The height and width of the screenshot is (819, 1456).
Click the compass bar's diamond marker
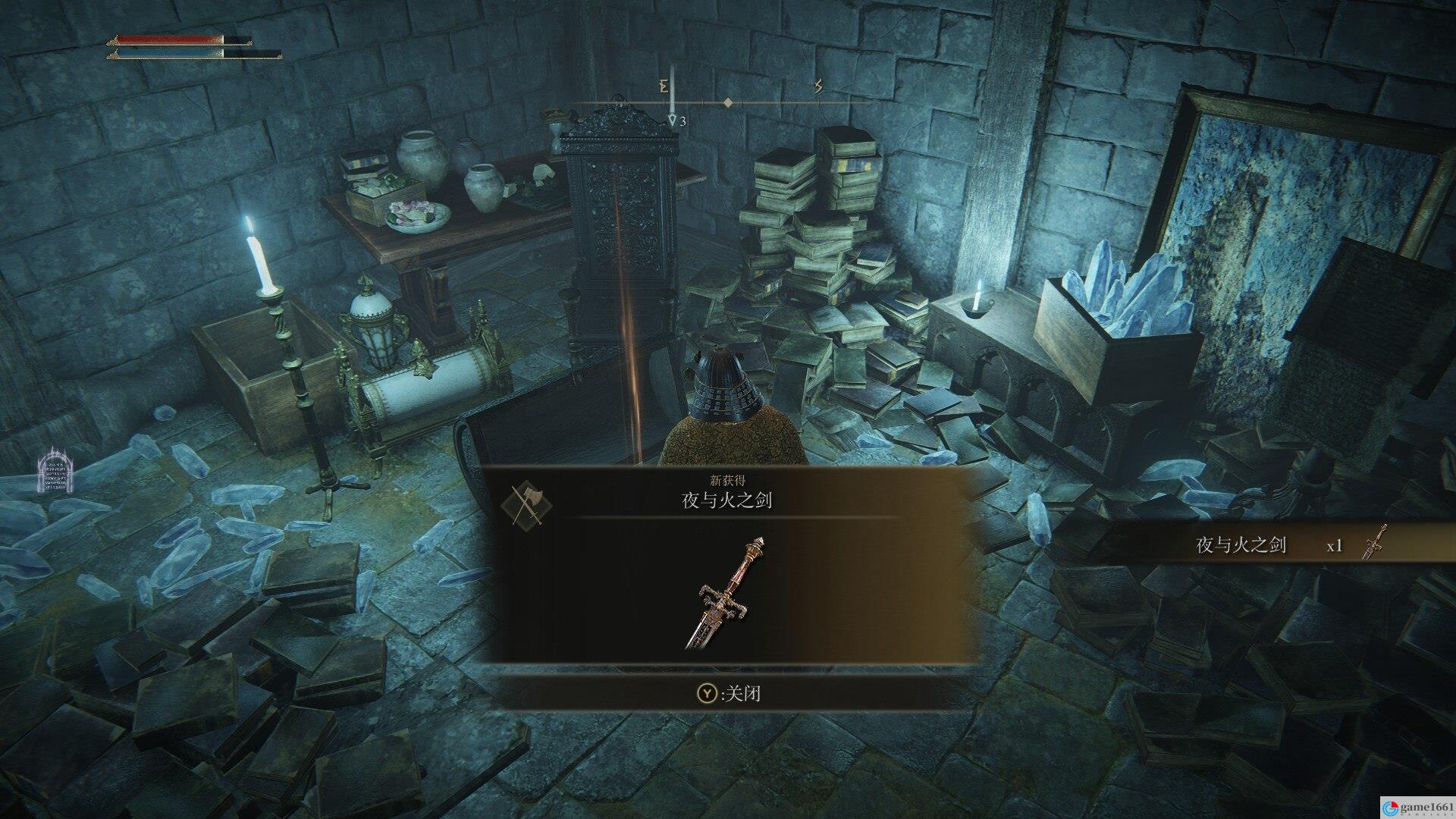pos(727,102)
